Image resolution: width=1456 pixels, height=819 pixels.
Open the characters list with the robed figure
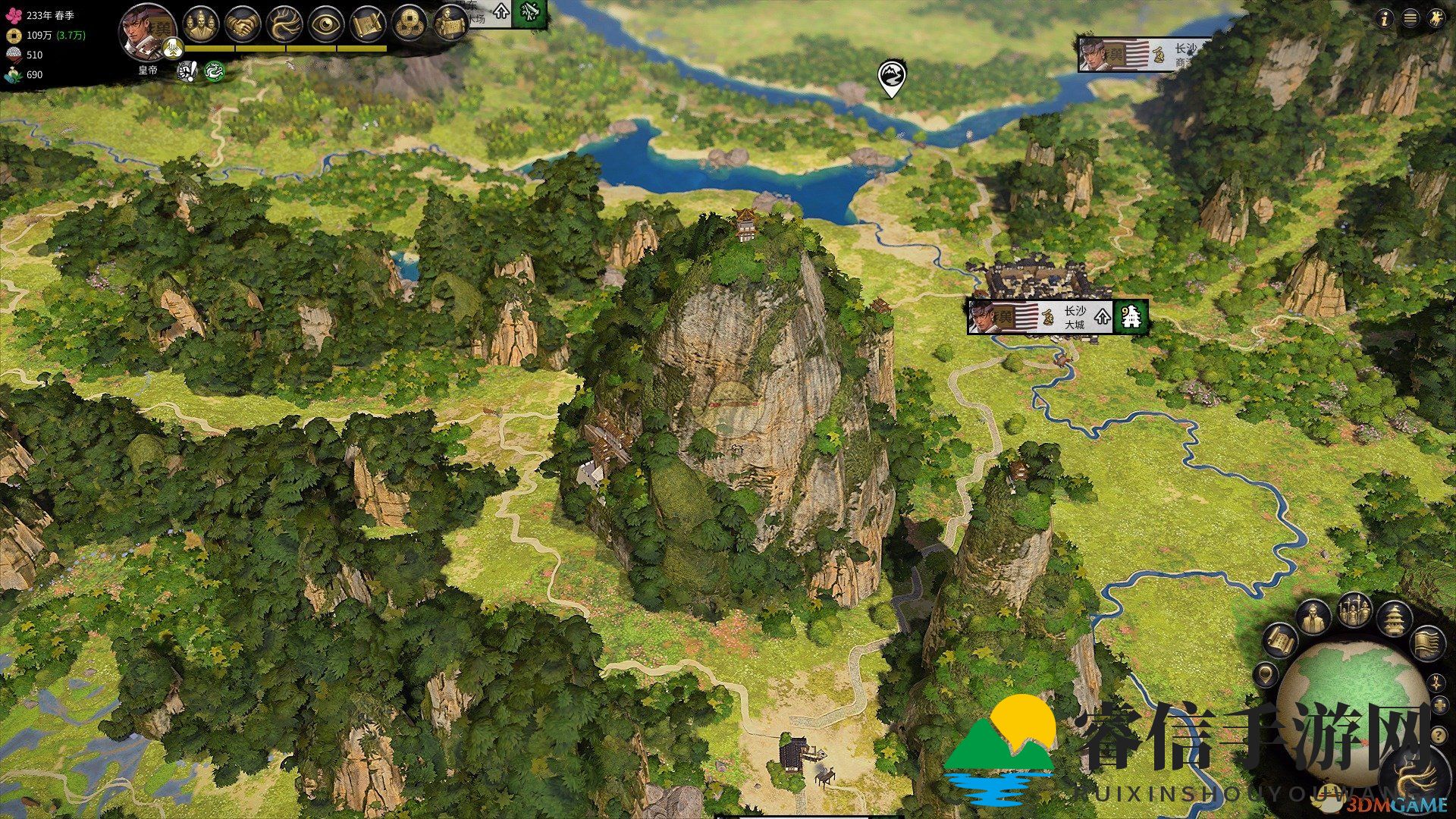tap(1313, 618)
